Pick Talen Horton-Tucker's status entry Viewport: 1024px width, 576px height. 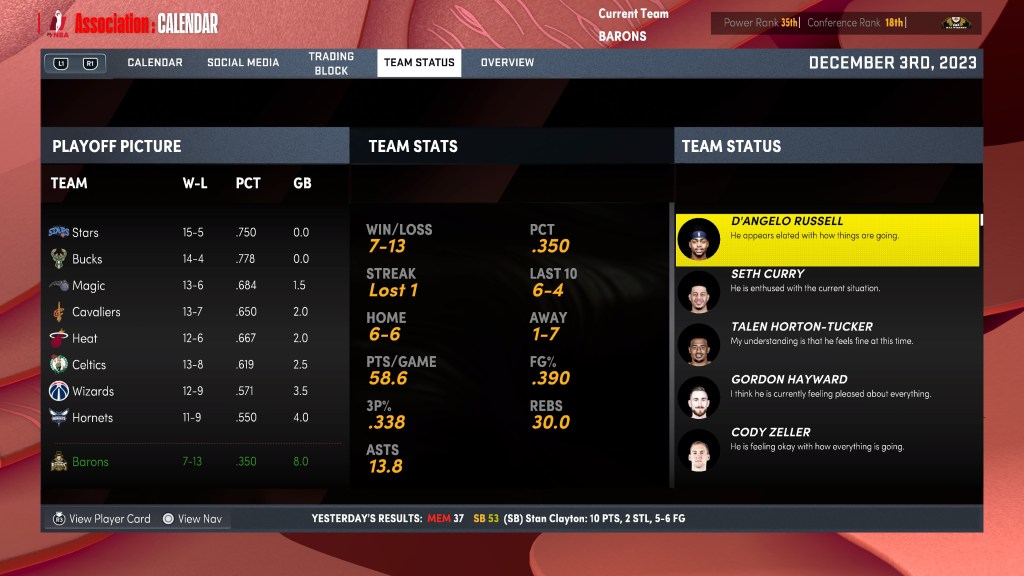(x=827, y=345)
